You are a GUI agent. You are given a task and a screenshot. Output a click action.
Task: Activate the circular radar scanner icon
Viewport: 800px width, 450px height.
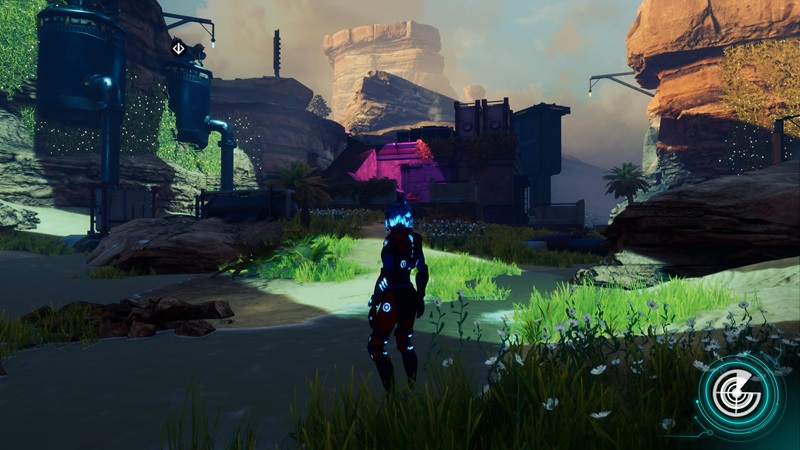741,394
